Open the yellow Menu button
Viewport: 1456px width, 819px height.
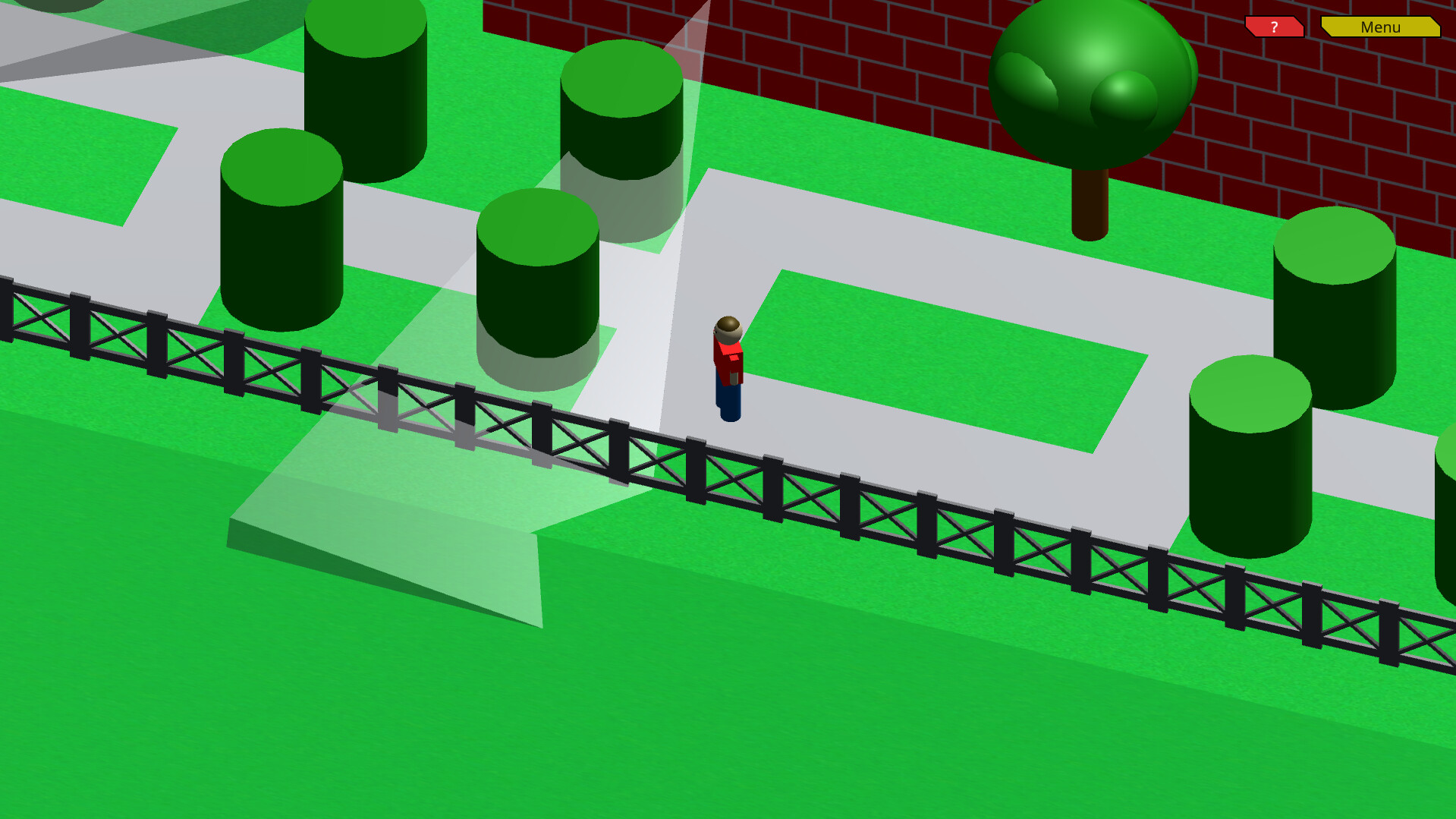point(1379,27)
